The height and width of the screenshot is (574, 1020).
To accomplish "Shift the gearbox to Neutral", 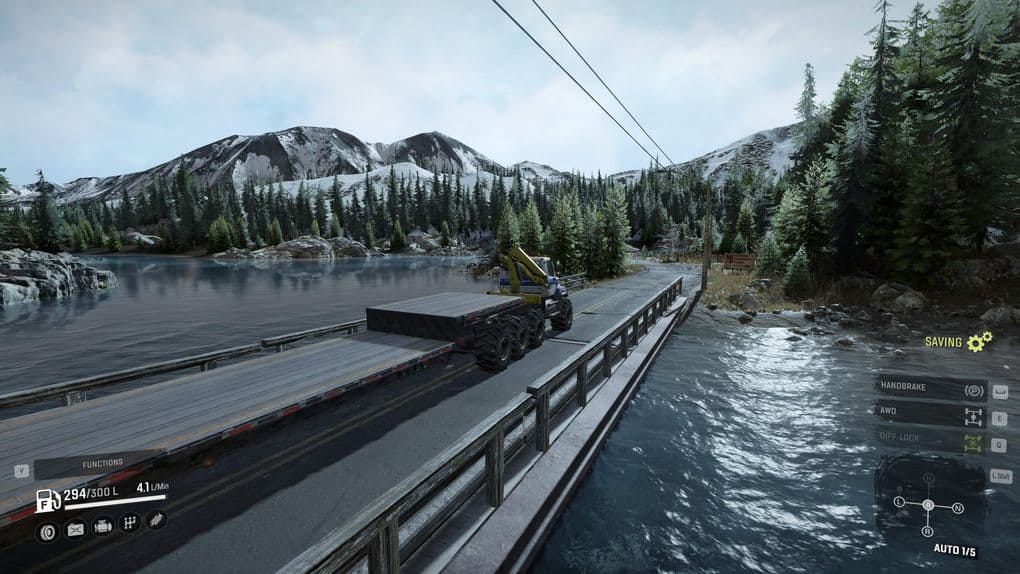I will pyautogui.click(x=958, y=507).
